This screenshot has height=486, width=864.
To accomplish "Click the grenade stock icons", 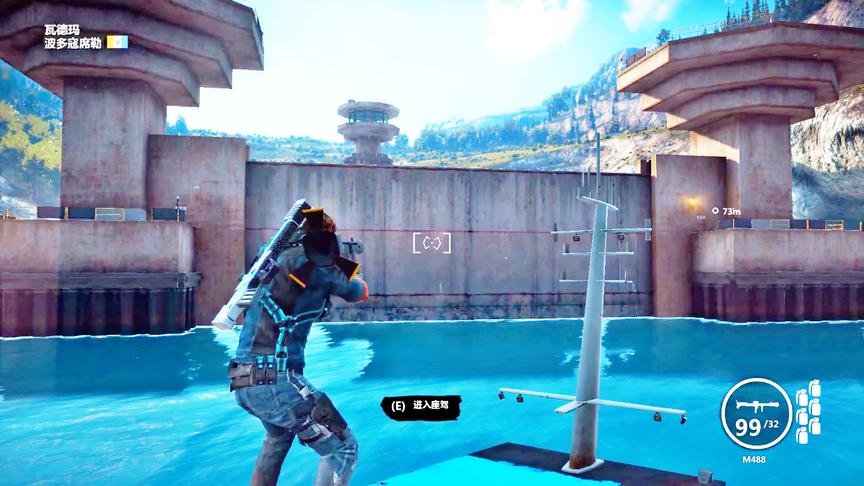I will point(808,411).
